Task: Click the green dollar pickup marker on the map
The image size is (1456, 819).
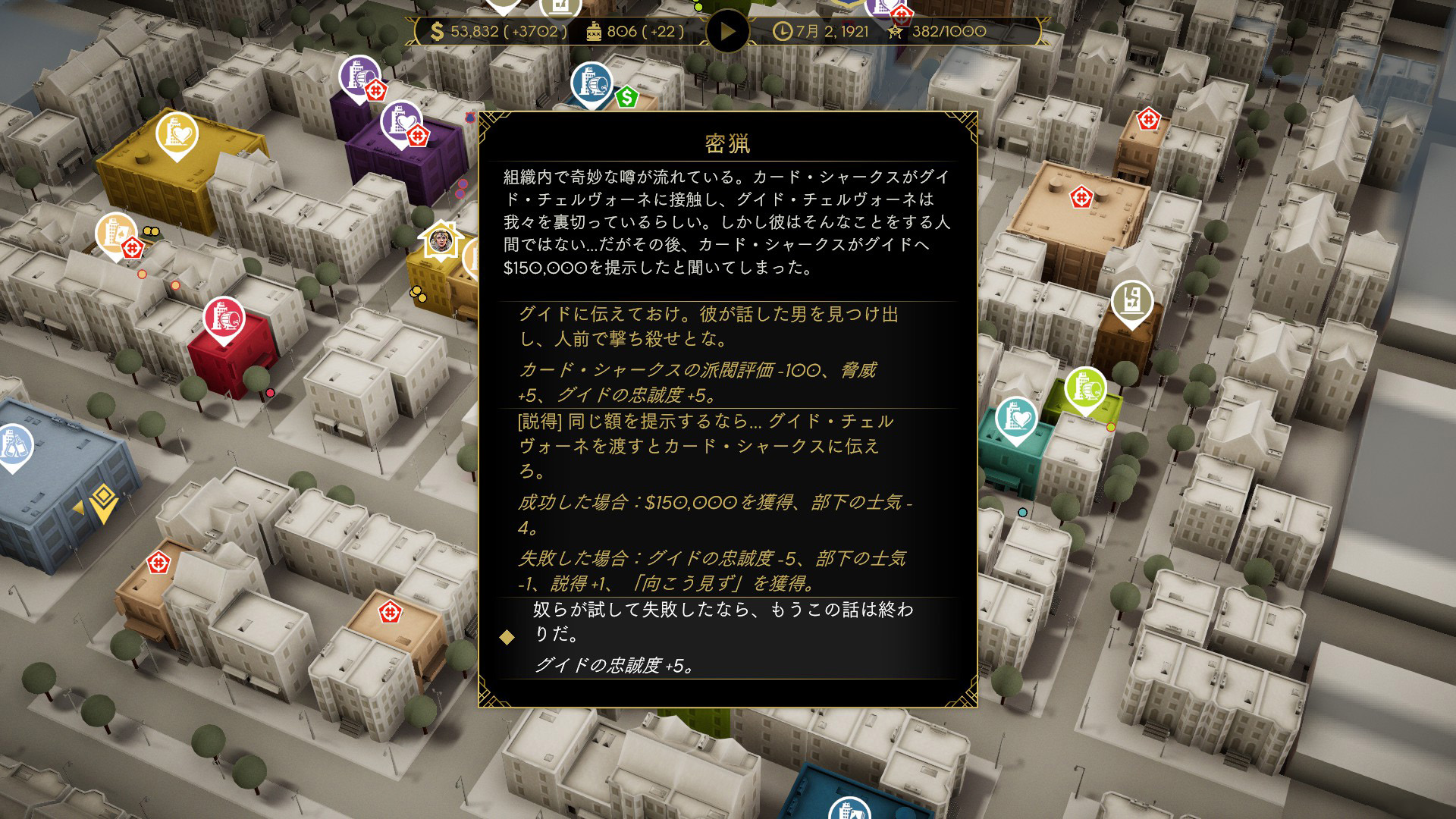Action: point(626,98)
